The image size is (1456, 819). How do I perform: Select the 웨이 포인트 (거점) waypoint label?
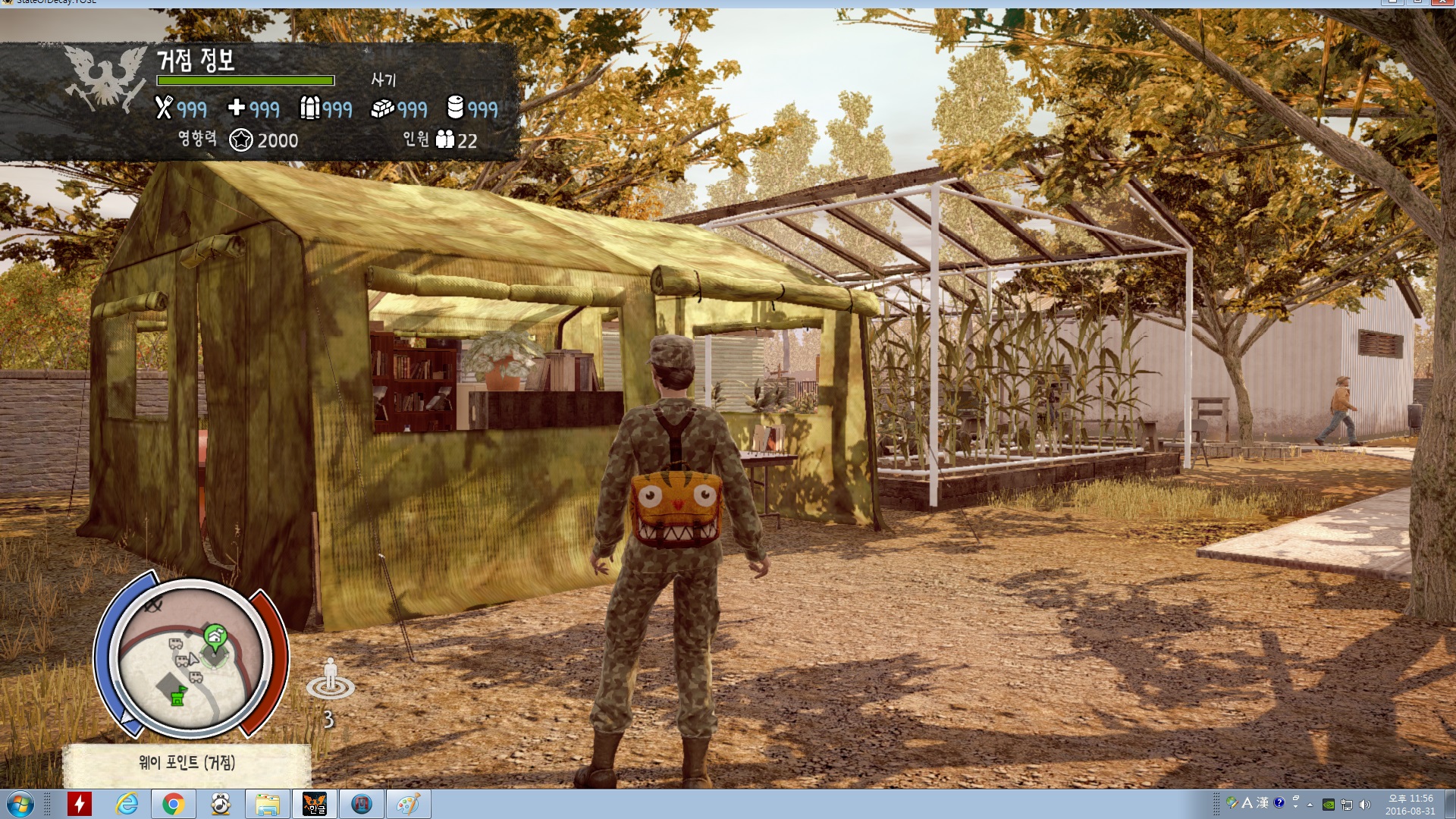pos(187,762)
